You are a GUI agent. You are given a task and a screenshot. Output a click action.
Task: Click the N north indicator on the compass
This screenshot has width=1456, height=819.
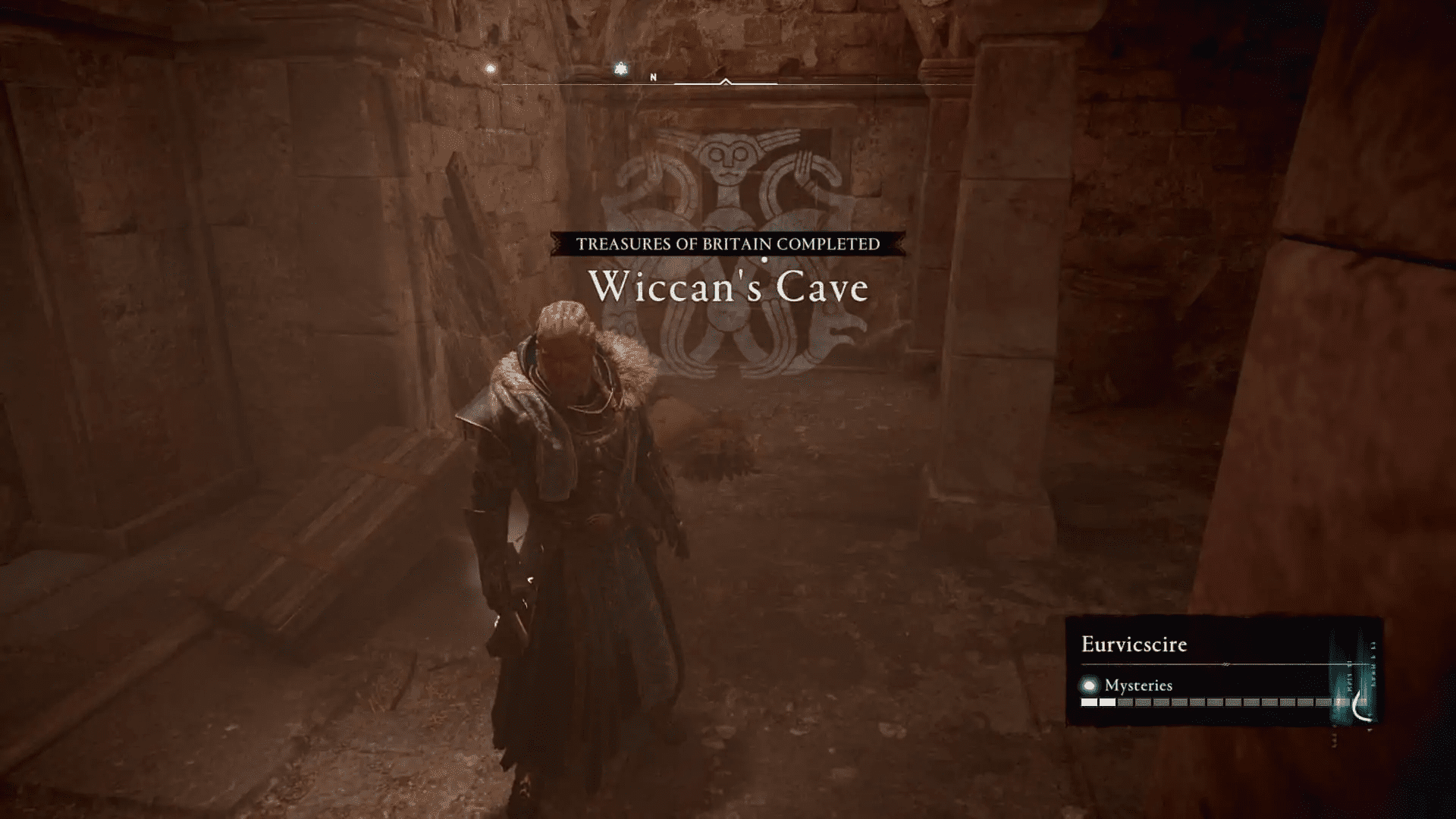(x=653, y=77)
